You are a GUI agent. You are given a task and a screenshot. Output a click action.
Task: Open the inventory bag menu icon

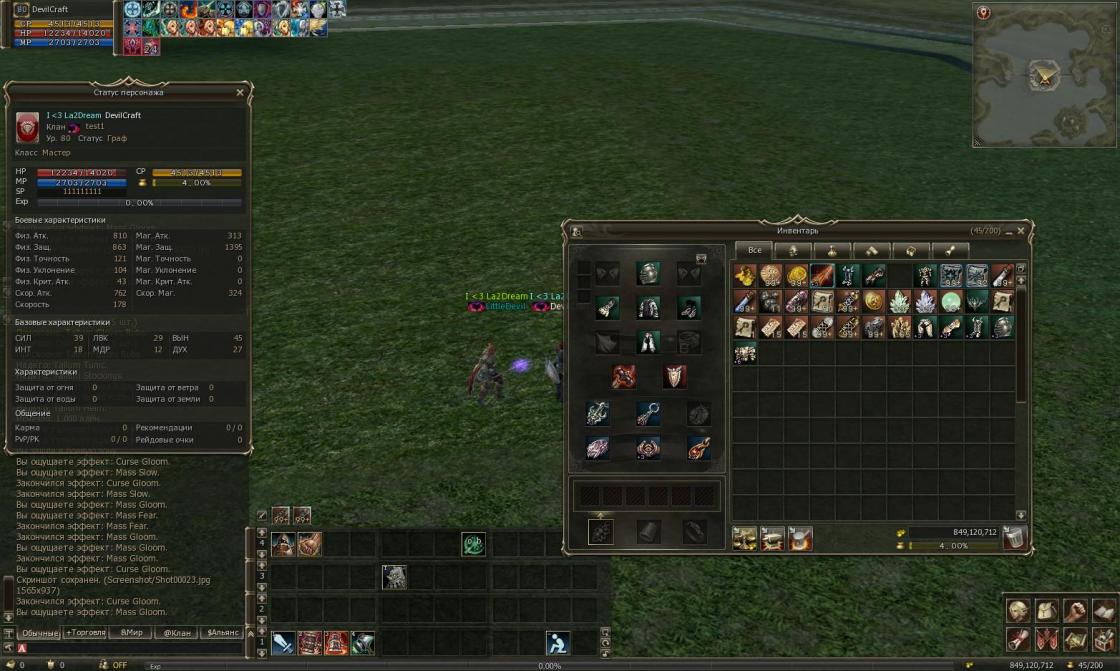(1047, 610)
